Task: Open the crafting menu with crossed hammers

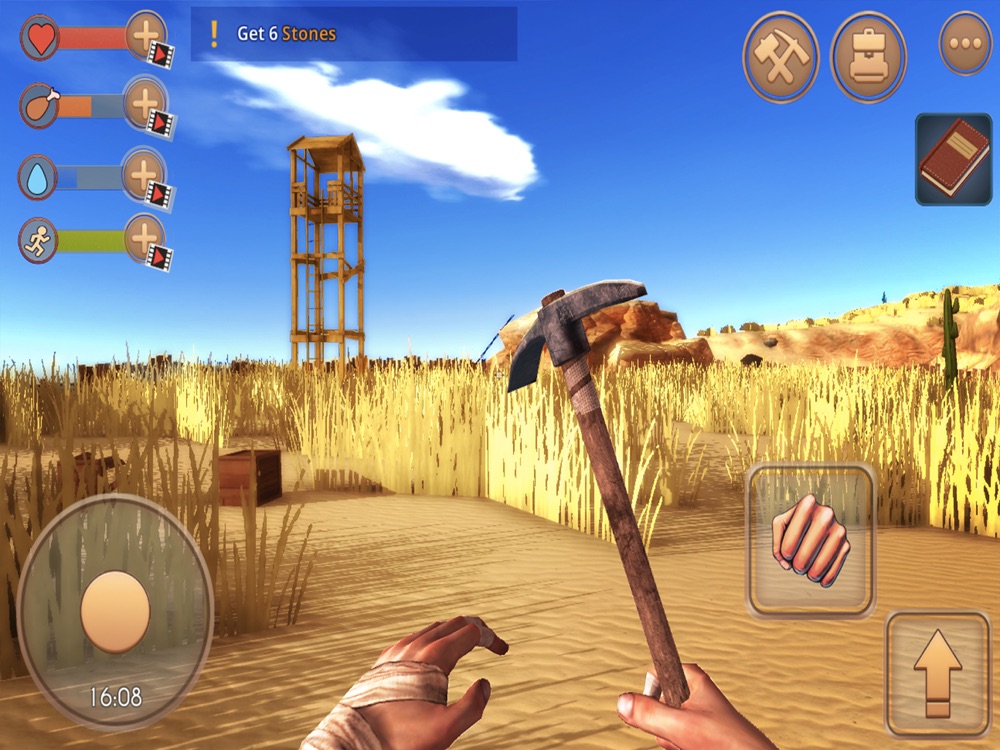Action: (780, 56)
